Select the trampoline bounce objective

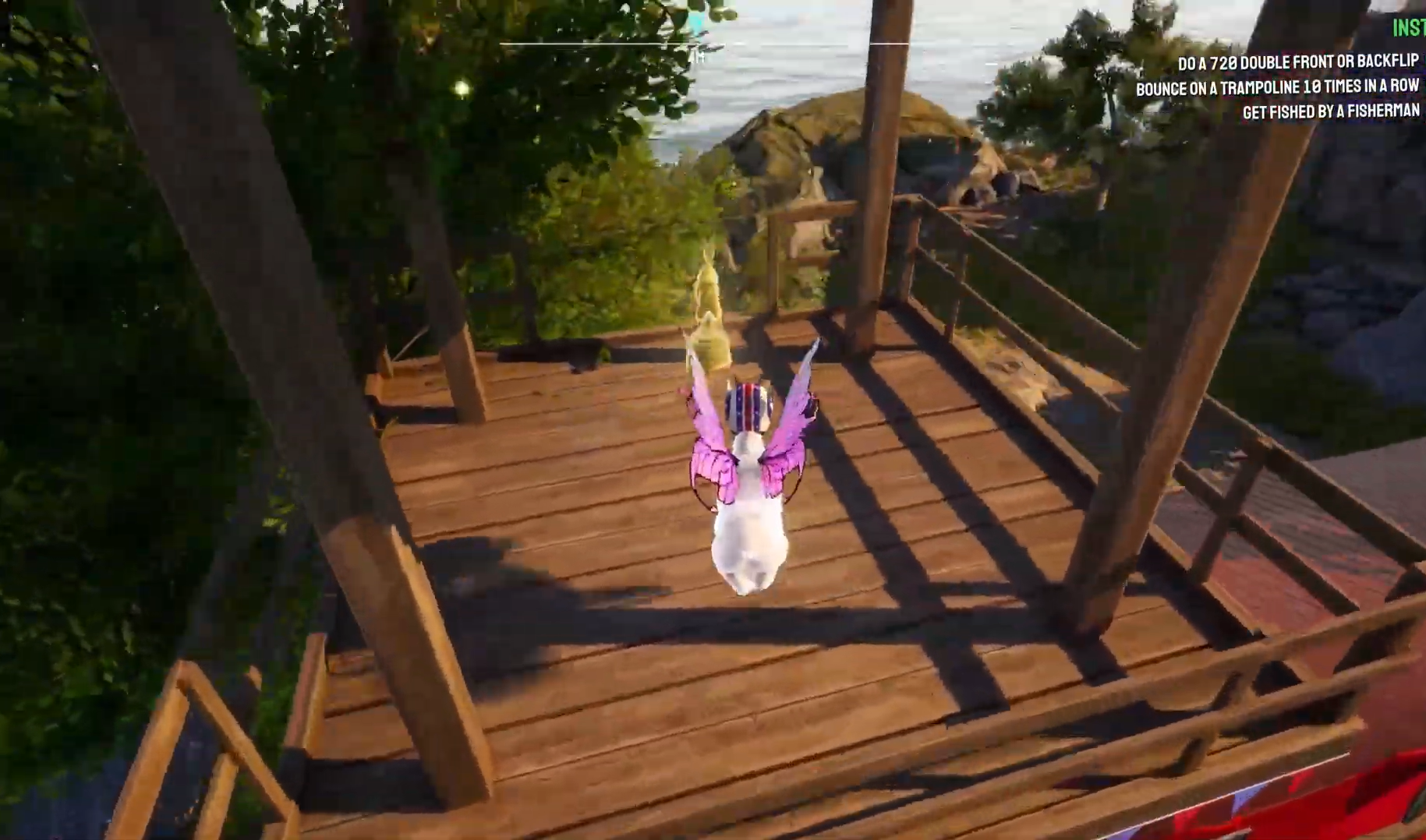pyautogui.click(x=1276, y=87)
